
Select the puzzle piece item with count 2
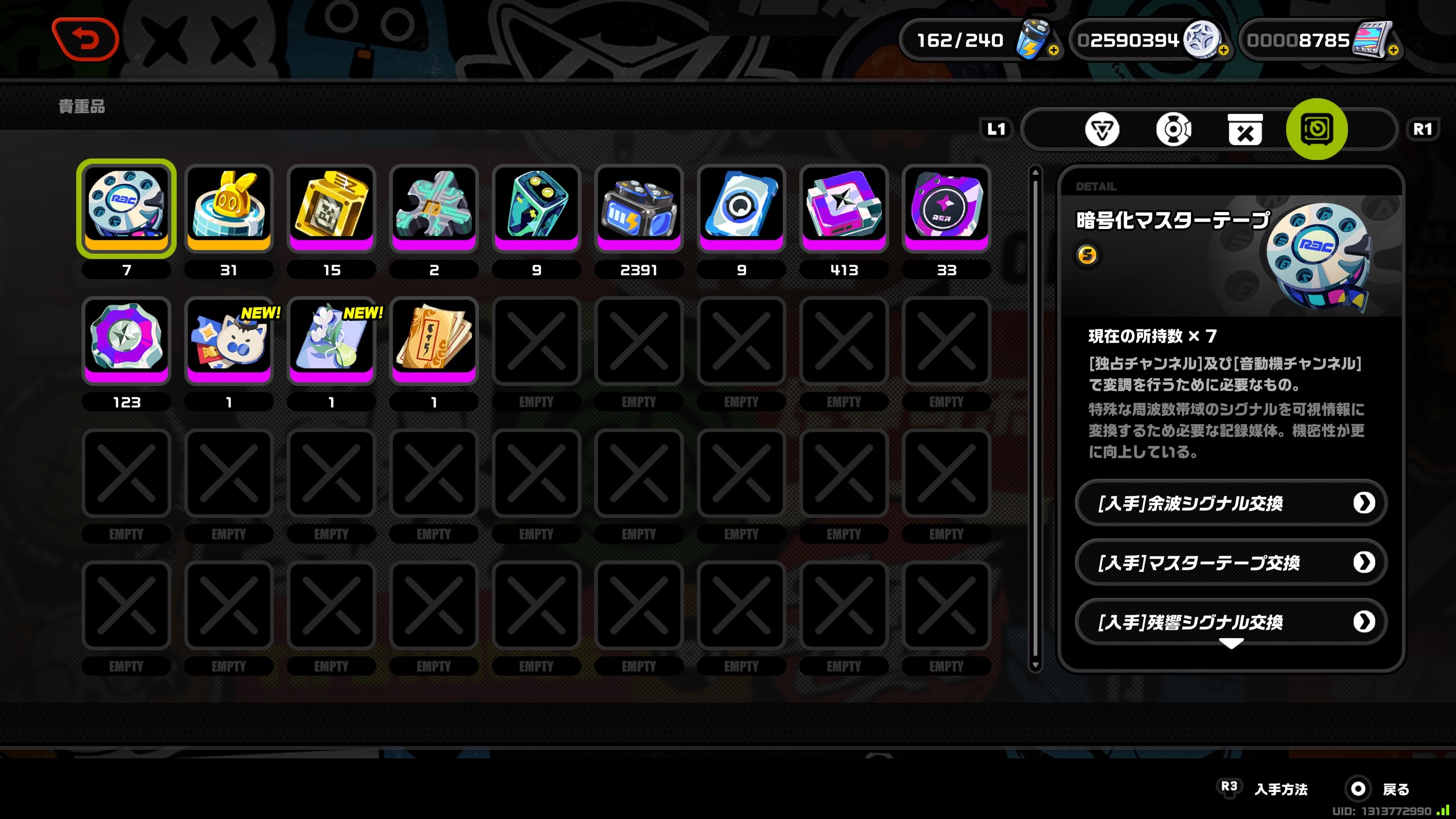(x=434, y=207)
